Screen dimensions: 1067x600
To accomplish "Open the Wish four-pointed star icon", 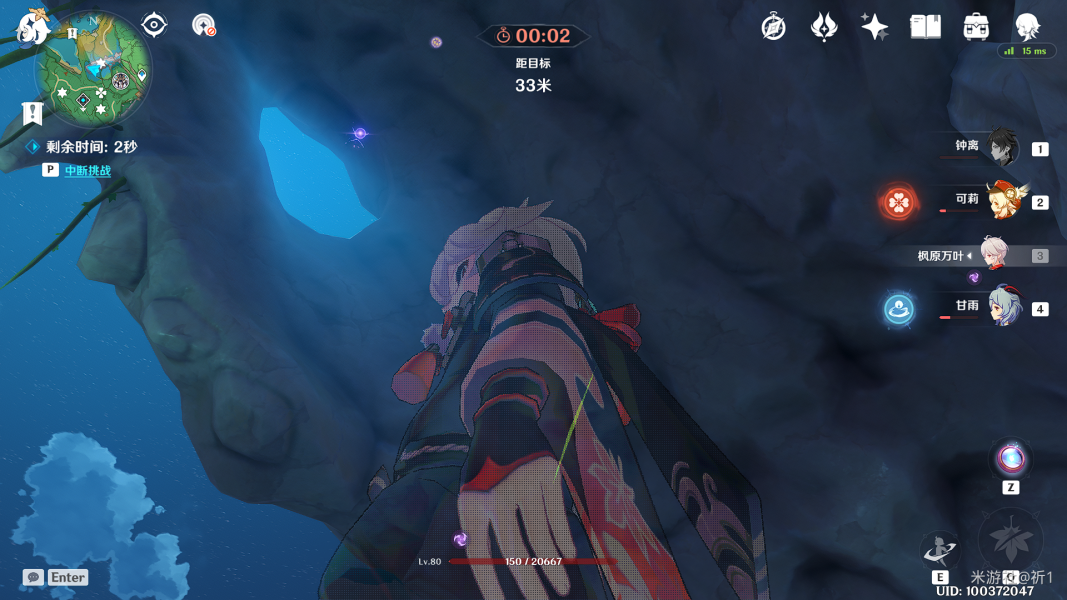I will point(874,27).
